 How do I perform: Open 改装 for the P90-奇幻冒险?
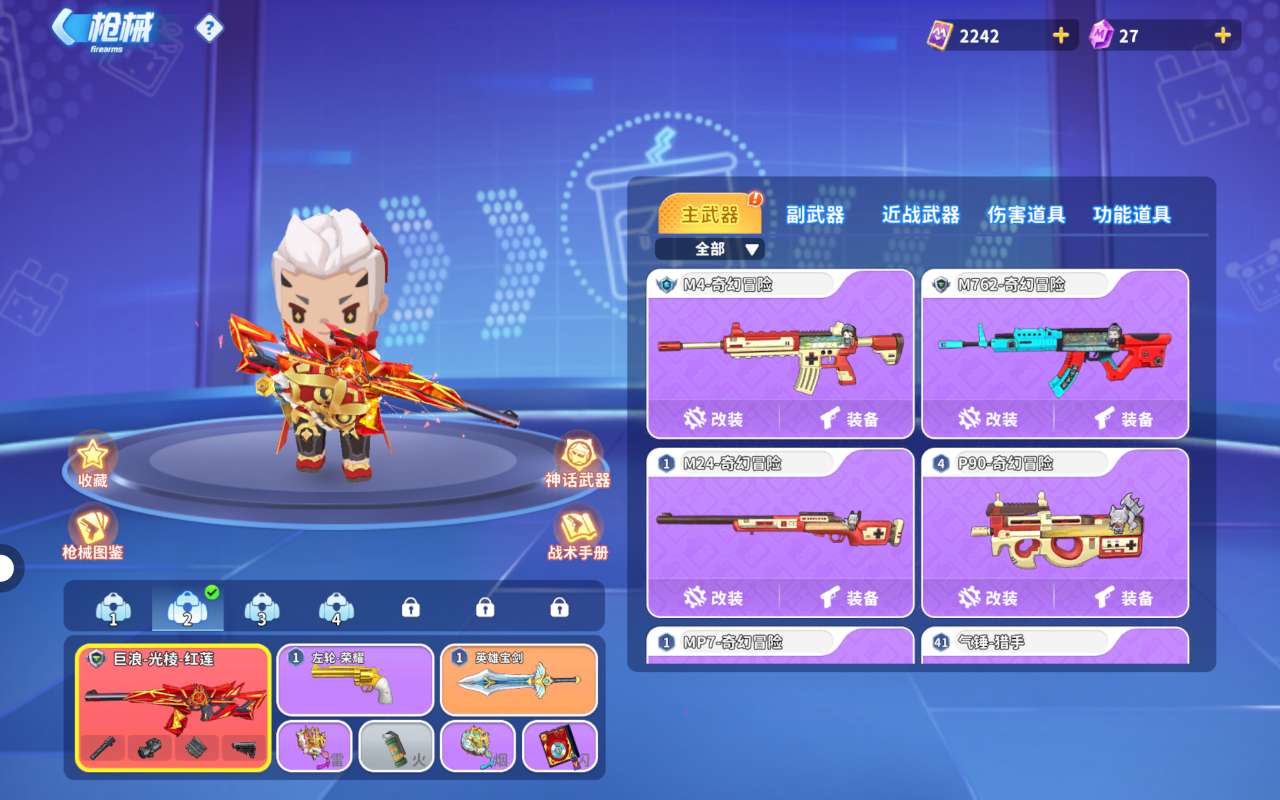pyautogui.click(x=988, y=598)
